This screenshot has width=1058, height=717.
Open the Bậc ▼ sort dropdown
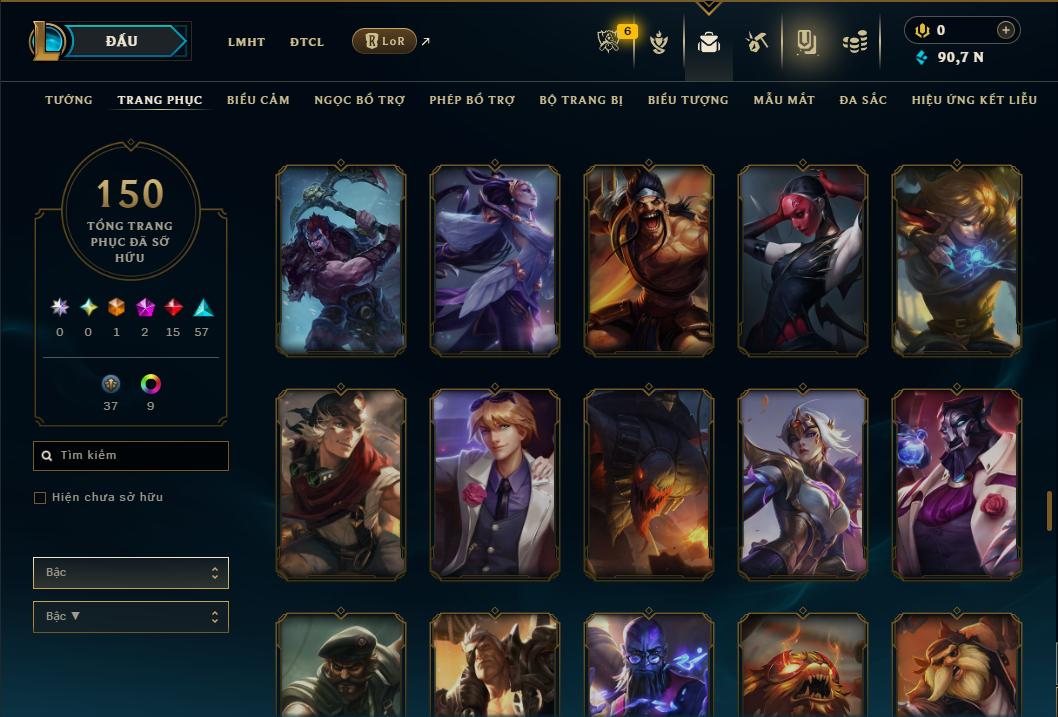tap(131, 617)
